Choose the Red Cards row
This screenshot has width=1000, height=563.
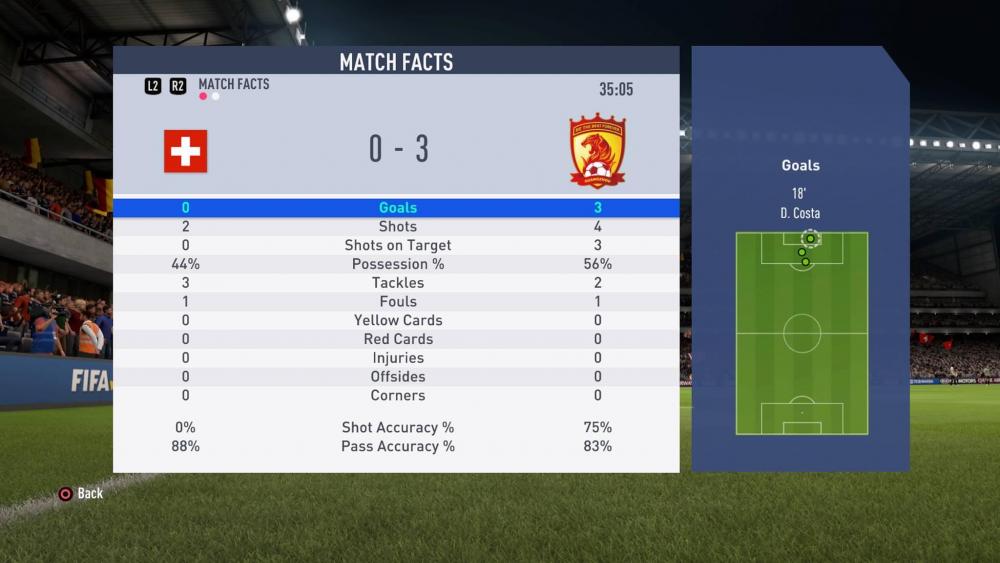coord(397,340)
